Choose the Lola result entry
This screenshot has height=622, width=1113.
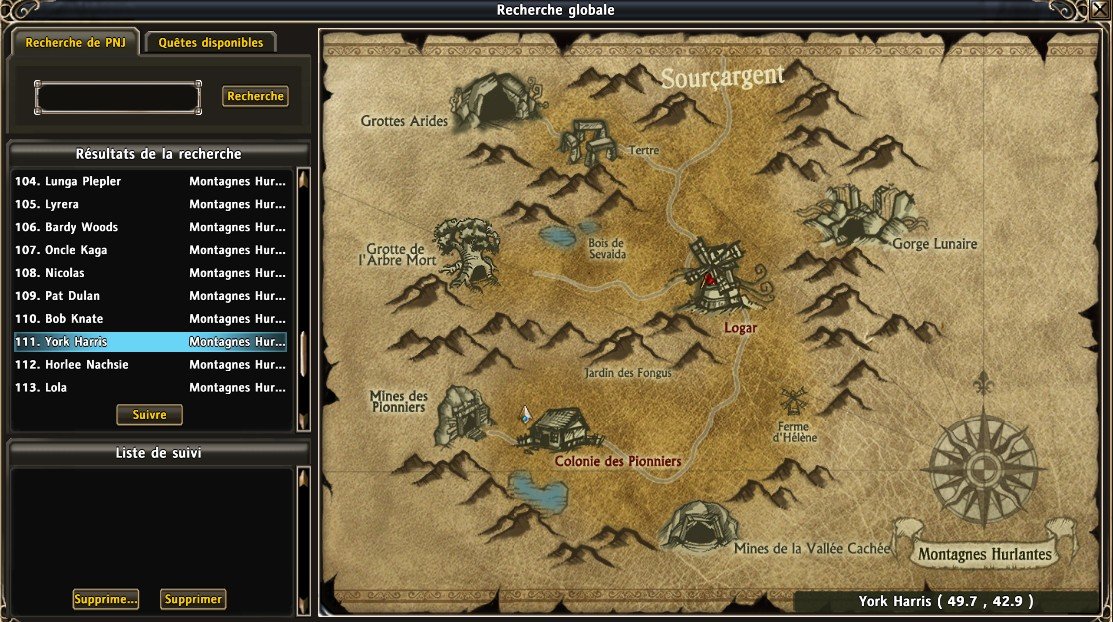(150, 388)
